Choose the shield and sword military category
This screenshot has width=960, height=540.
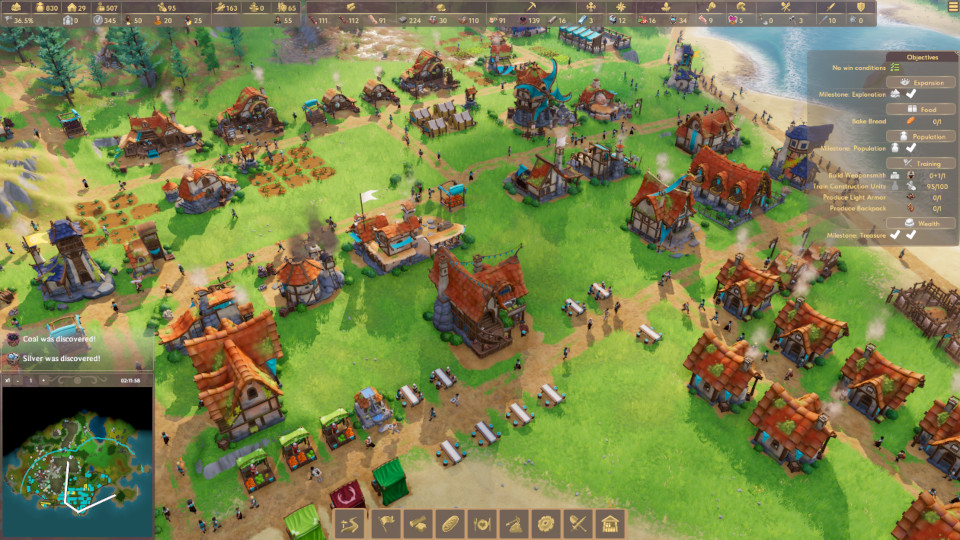pos(578,522)
